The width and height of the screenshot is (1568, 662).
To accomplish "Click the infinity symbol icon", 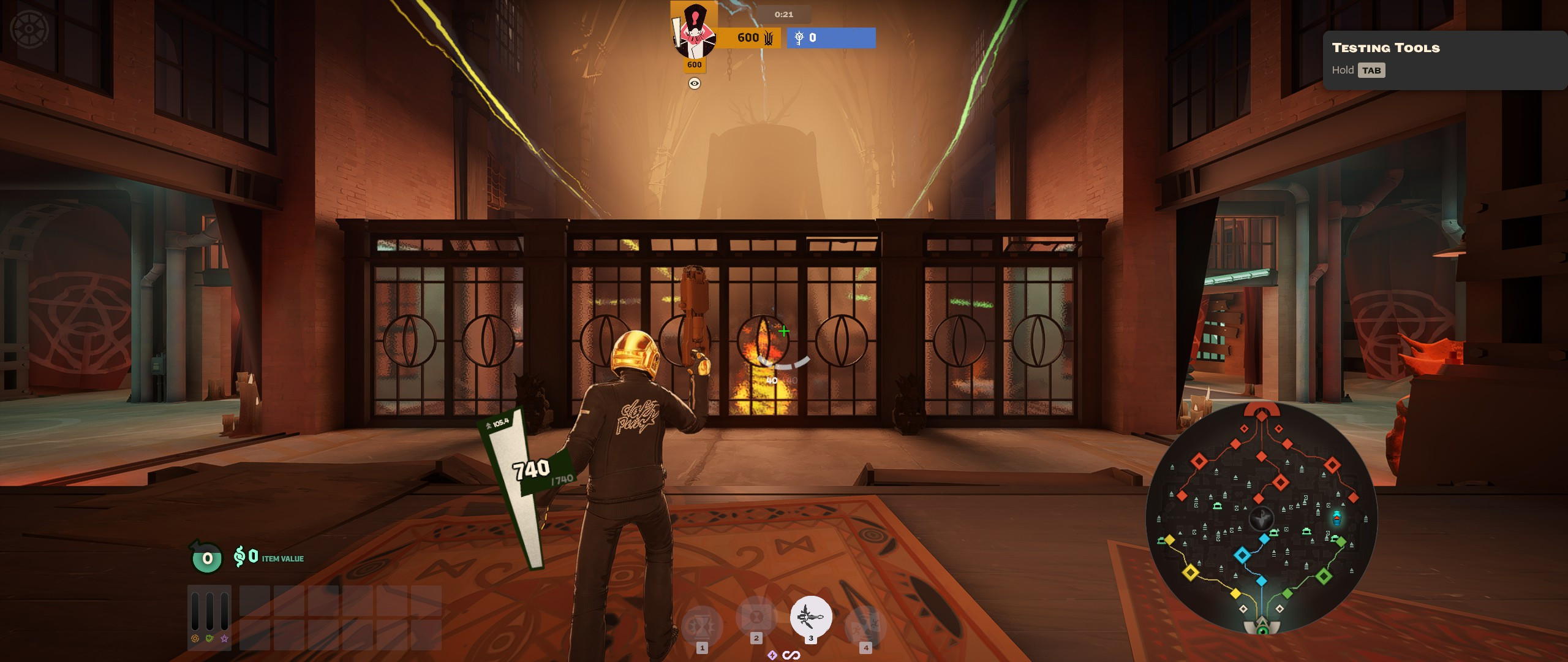I will pyautogui.click(x=791, y=655).
